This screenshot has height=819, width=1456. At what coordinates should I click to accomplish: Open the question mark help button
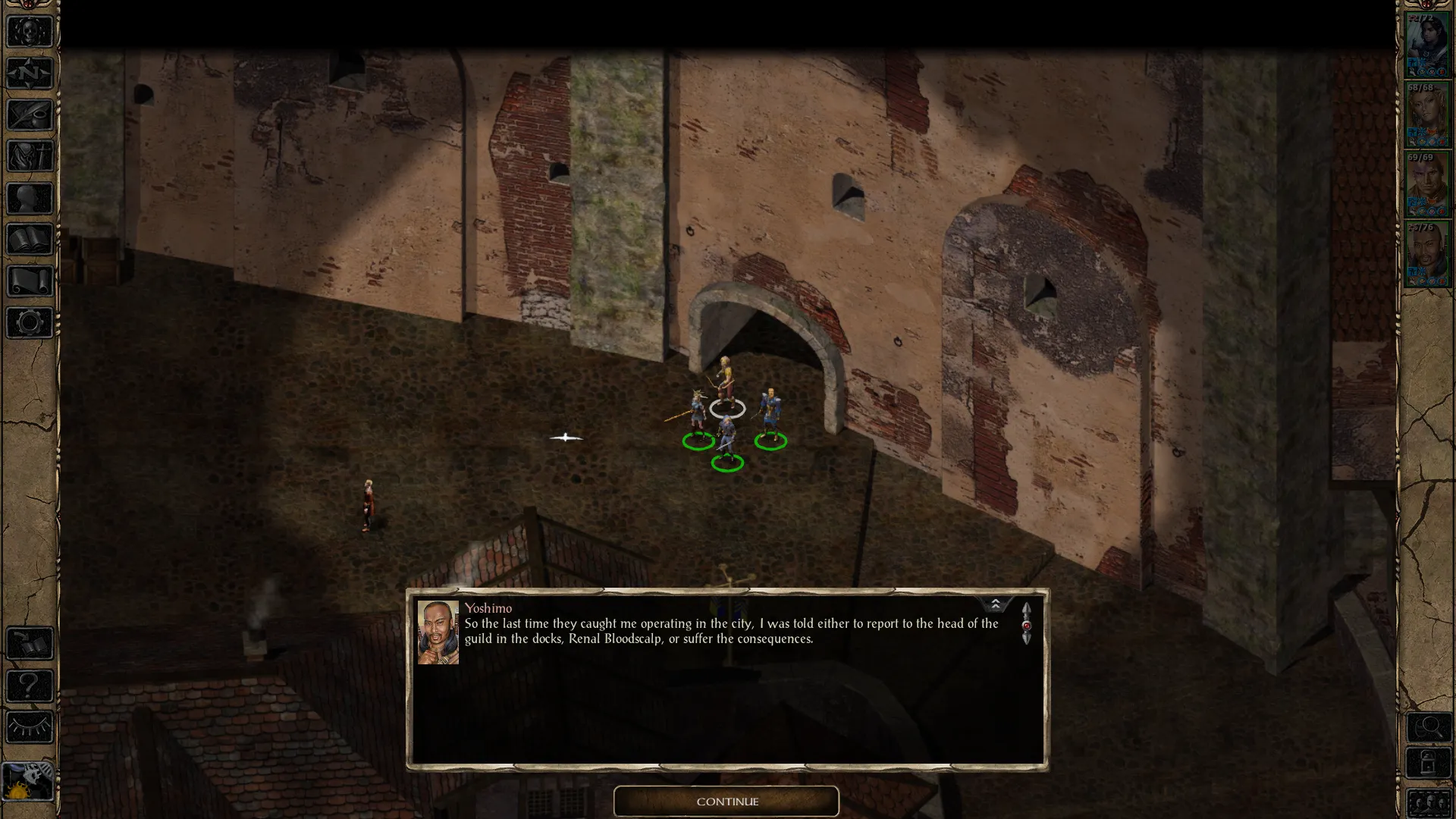point(30,686)
